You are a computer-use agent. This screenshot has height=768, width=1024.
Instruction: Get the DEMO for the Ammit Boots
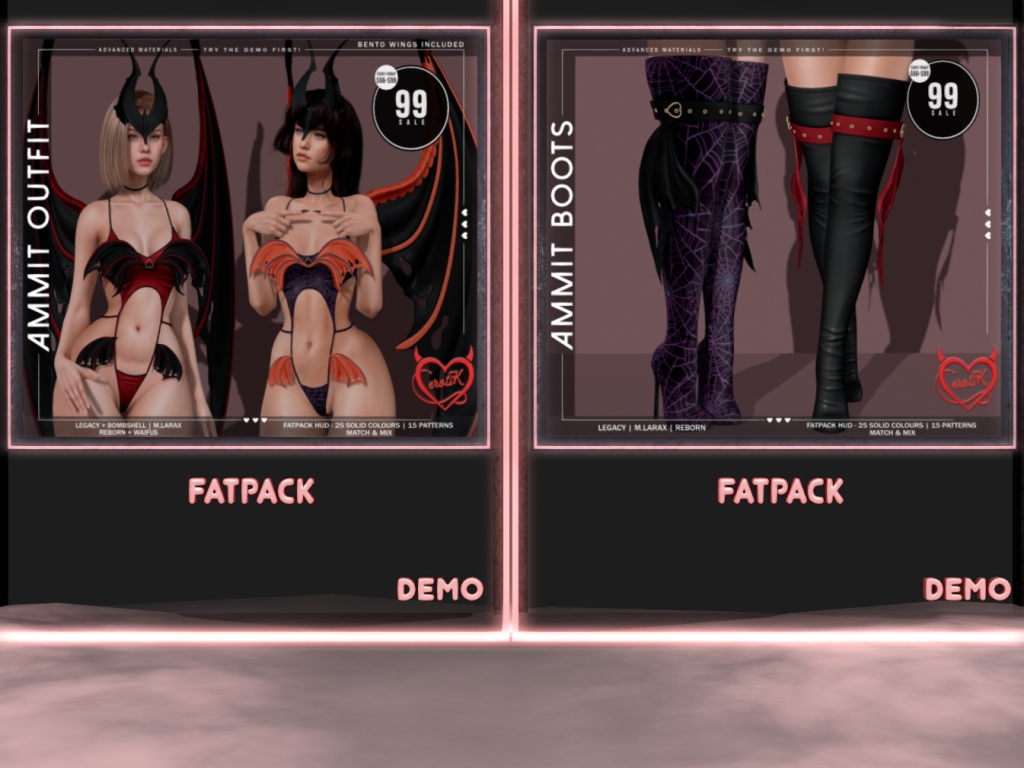967,590
